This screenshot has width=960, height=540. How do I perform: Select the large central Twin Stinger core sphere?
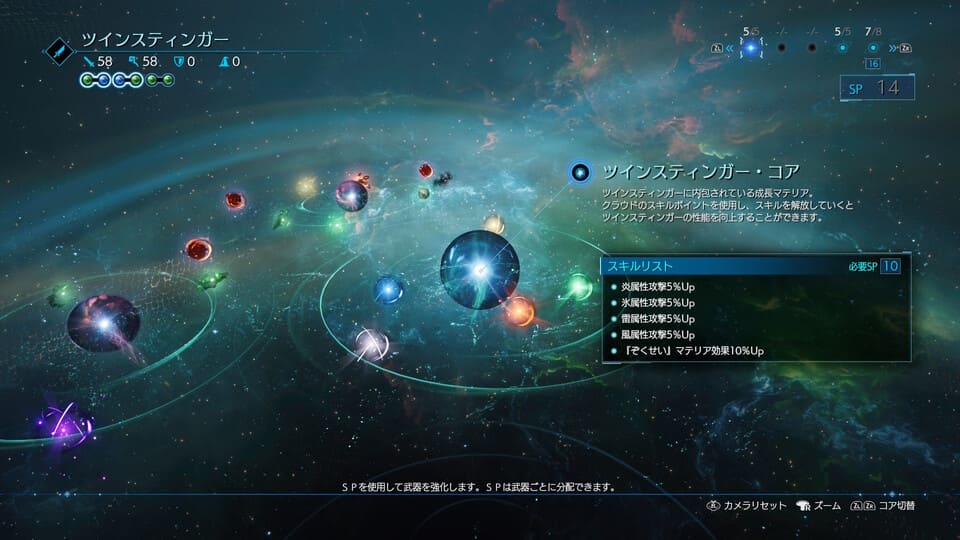[x=480, y=269]
